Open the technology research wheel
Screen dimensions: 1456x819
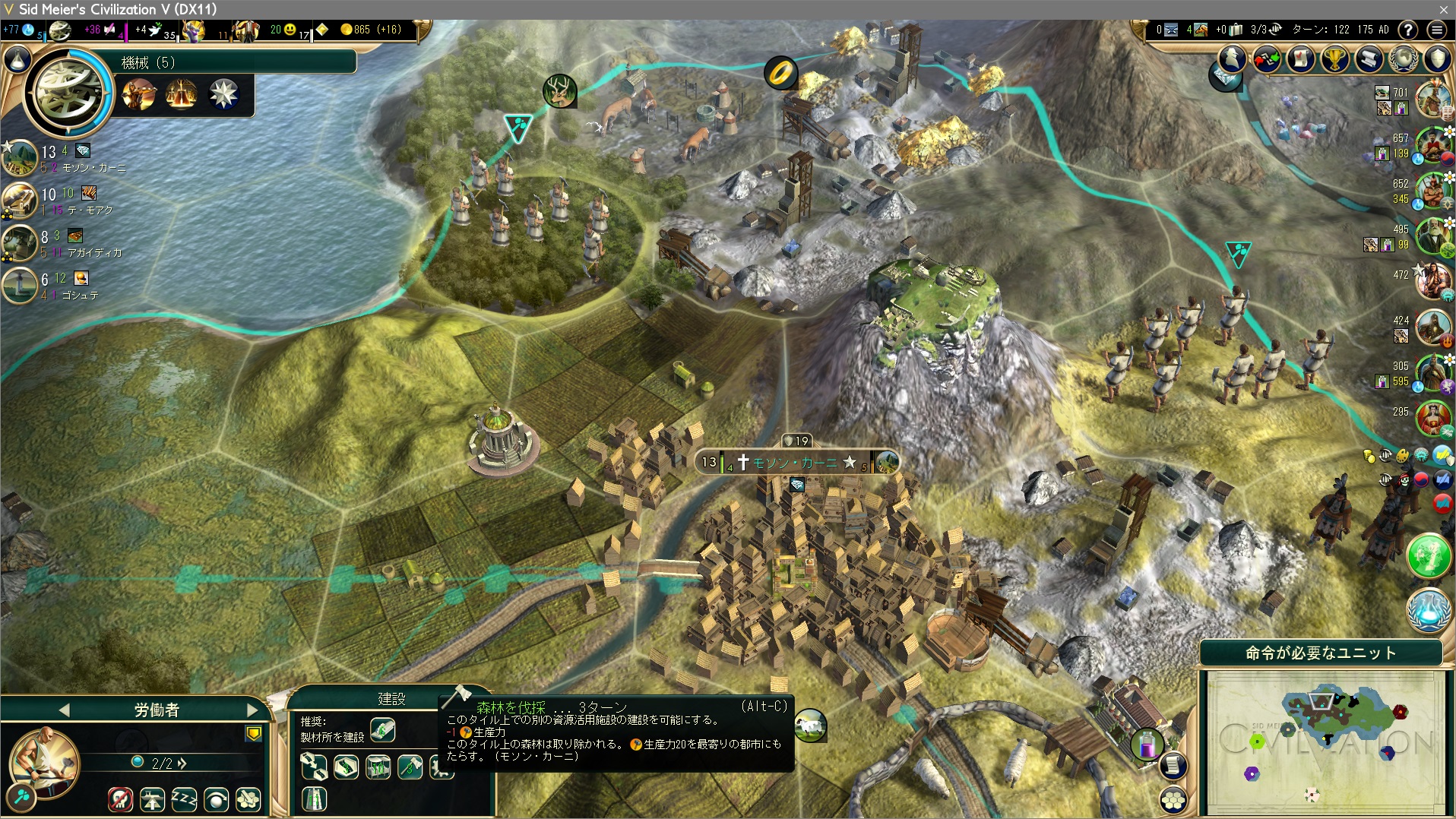(x=68, y=91)
